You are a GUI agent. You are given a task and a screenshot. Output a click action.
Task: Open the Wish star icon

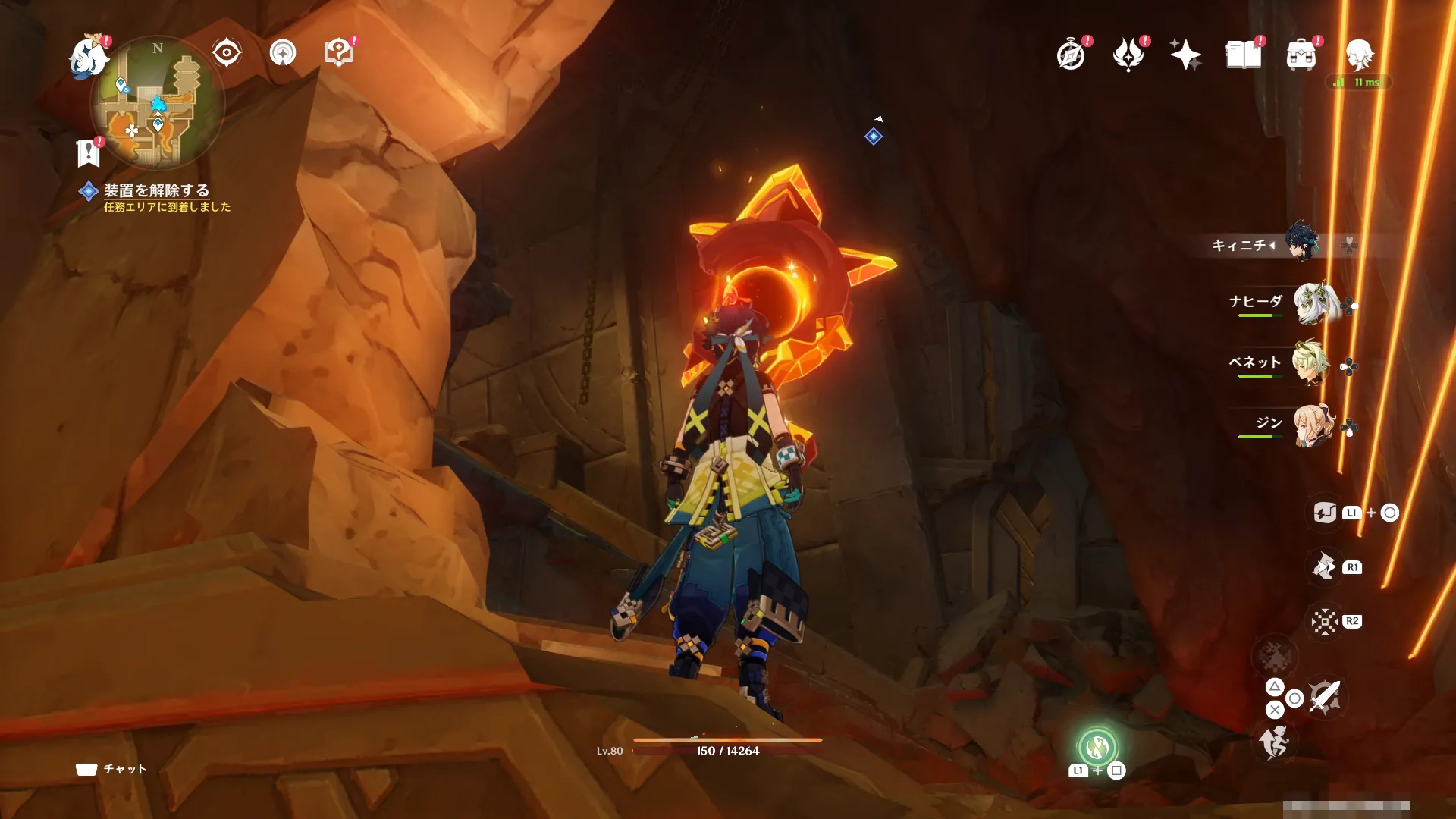pos(1185,55)
